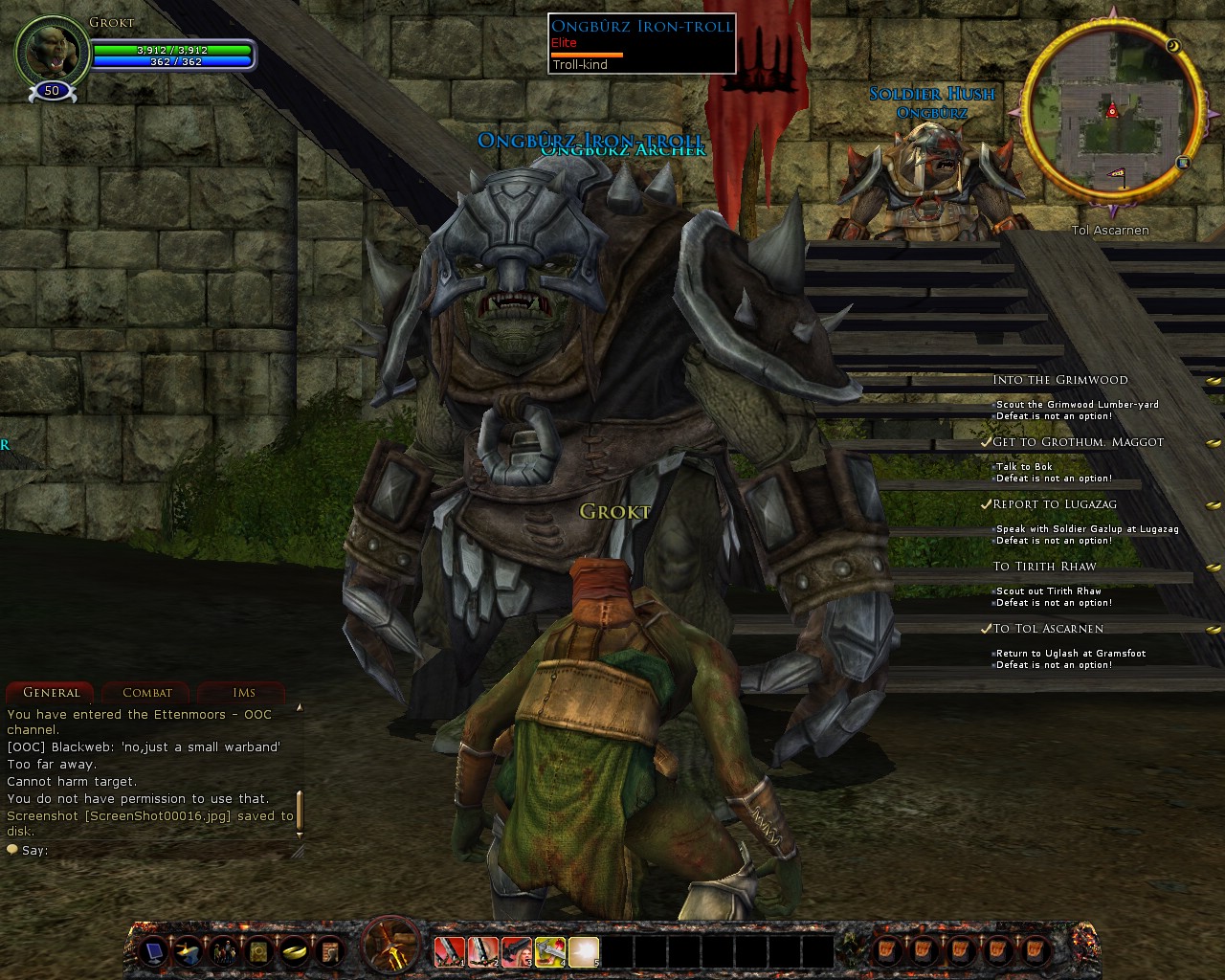This screenshot has width=1225, height=980.
Task: Activate the shouting warrior skill in slot 3
Action: click(516, 950)
